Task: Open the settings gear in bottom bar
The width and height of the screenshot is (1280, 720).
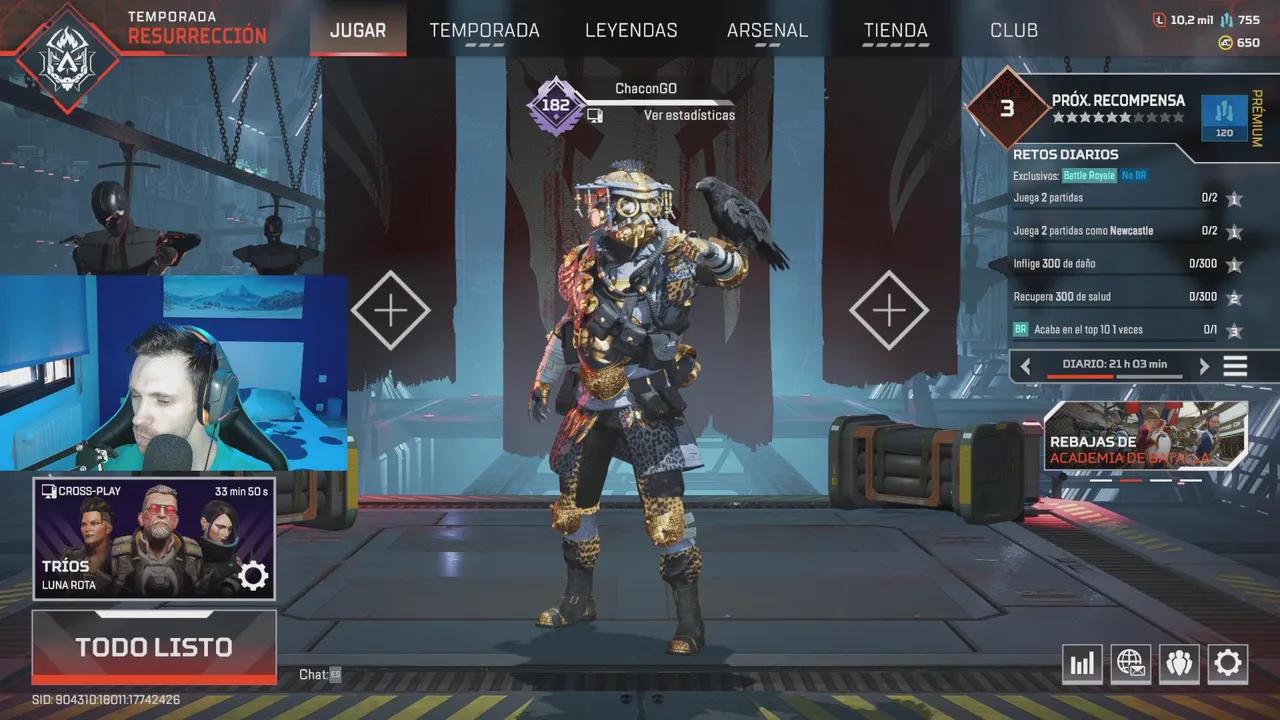Action: pyautogui.click(x=1227, y=663)
